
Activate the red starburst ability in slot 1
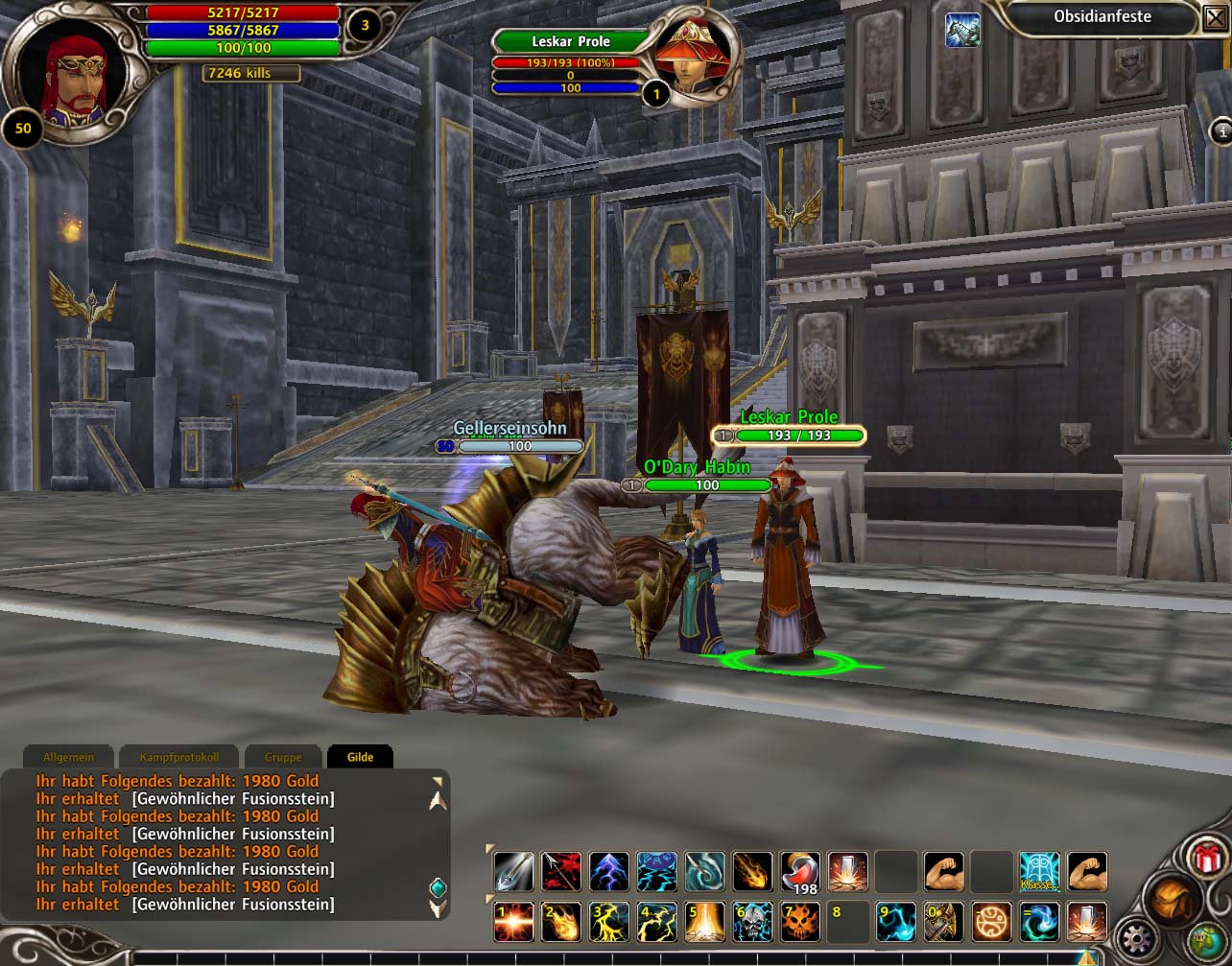click(513, 922)
